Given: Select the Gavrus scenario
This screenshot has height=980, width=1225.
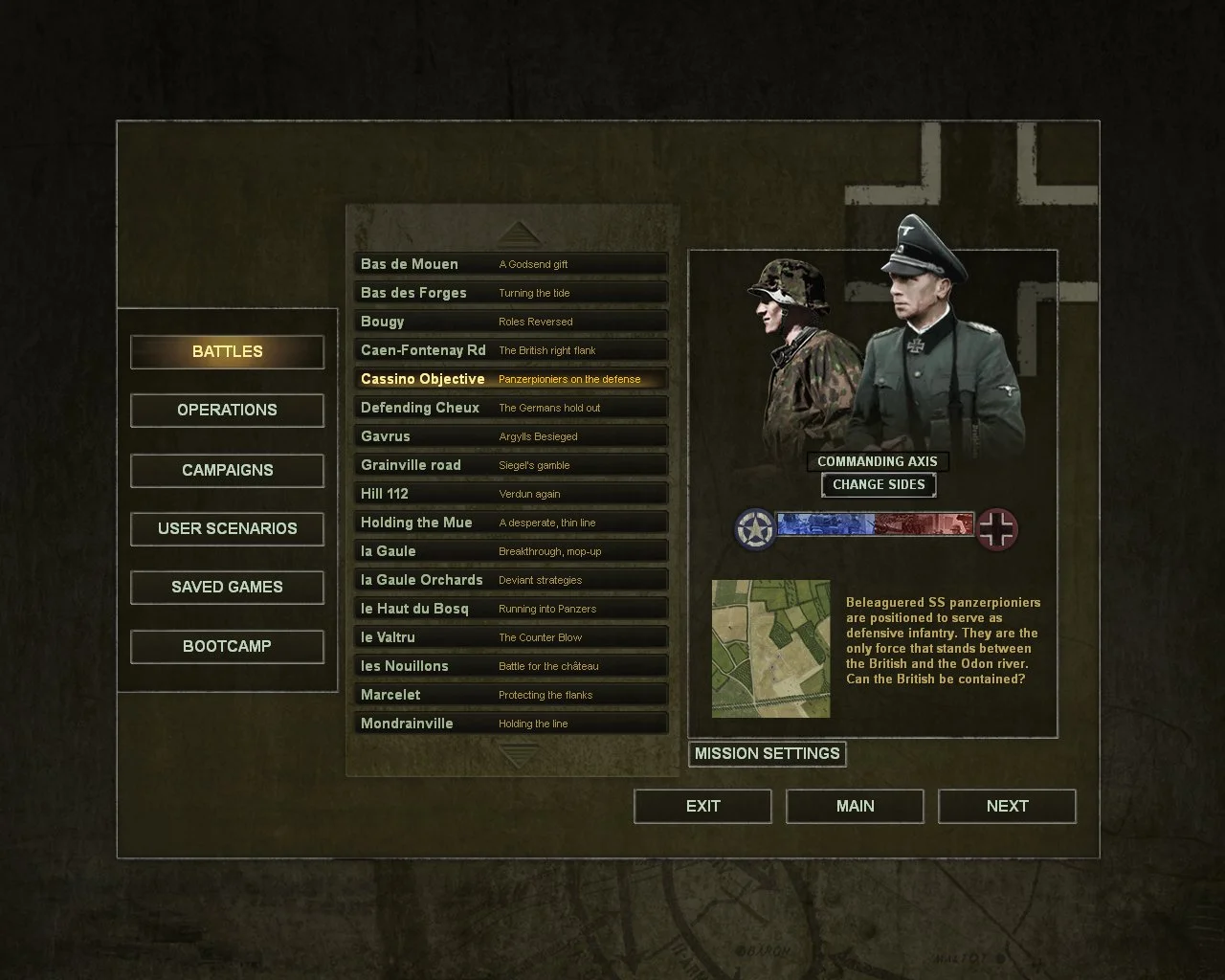Looking at the screenshot, I should tap(510, 435).
